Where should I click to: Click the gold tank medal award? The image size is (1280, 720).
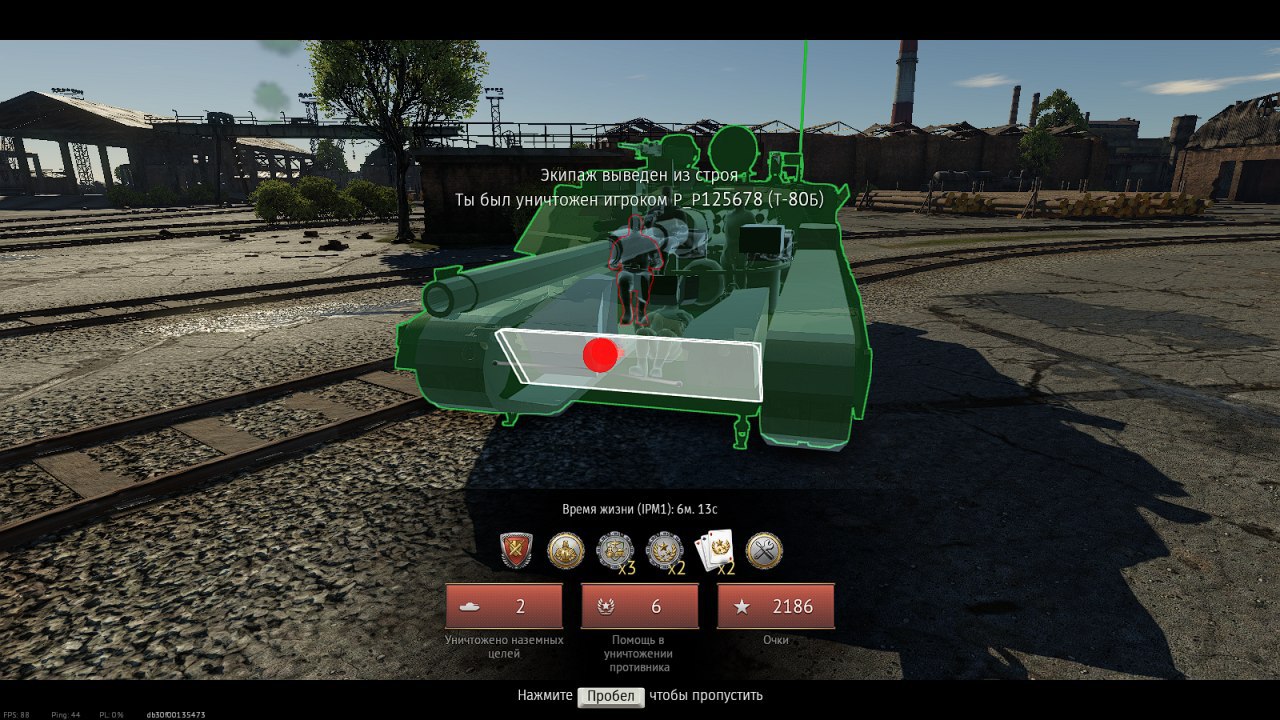(x=565, y=550)
